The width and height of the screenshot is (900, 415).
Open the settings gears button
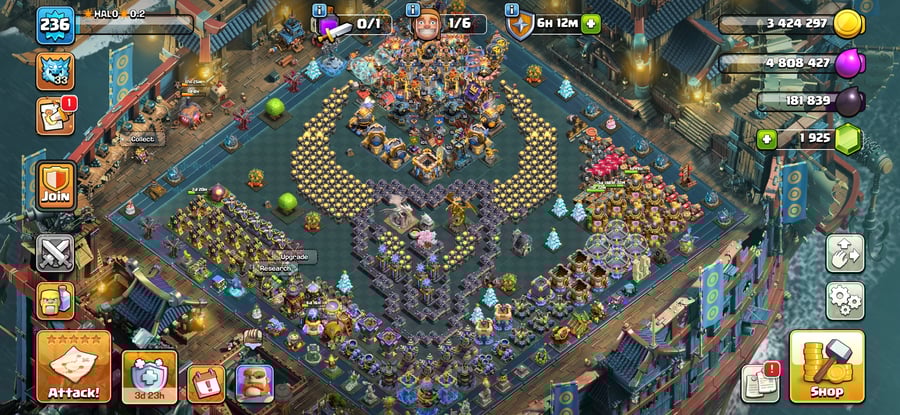tap(845, 301)
